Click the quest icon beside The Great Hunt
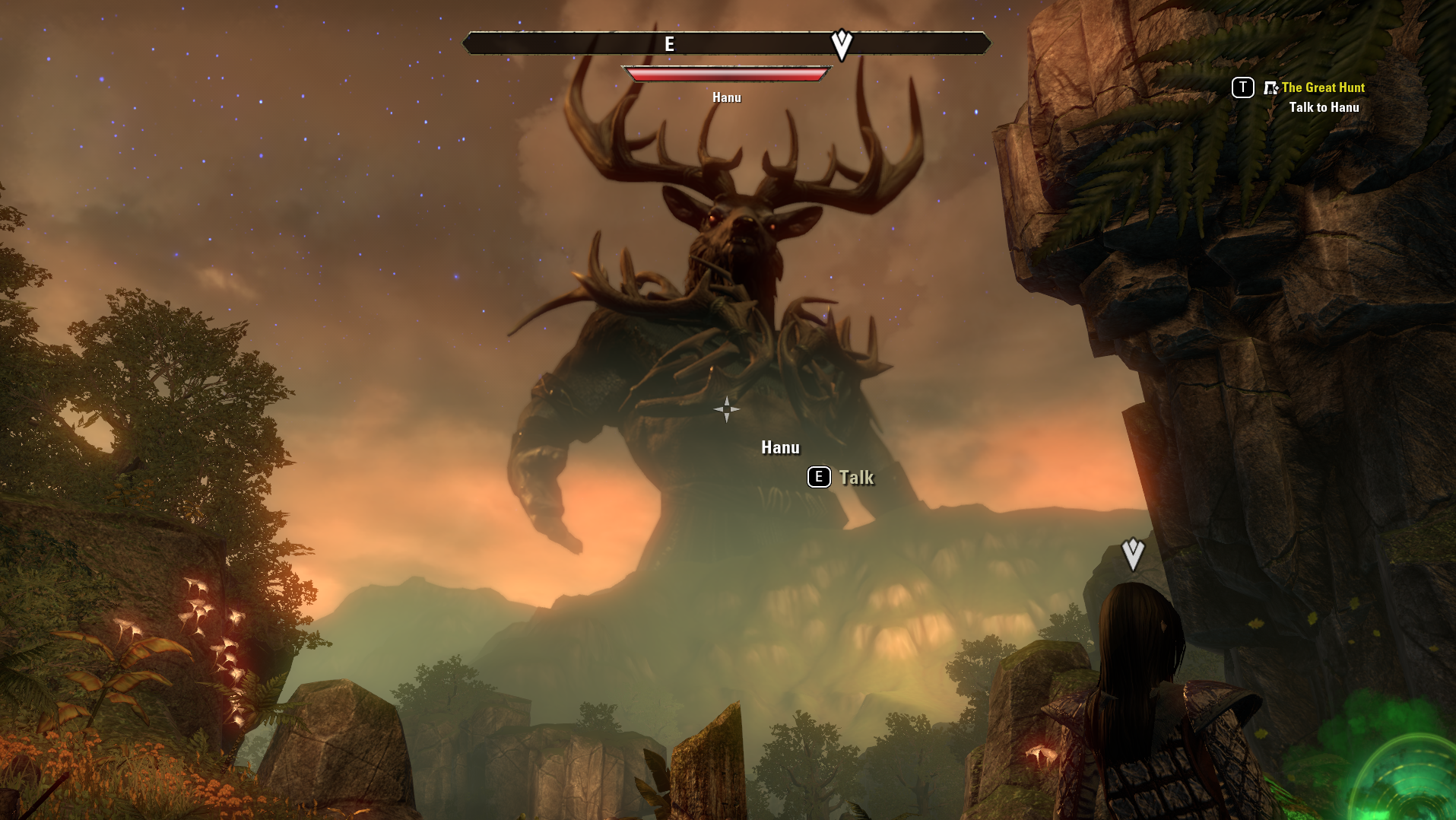Image resolution: width=1456 pixels, height=820 pixels. [1270, 88]
